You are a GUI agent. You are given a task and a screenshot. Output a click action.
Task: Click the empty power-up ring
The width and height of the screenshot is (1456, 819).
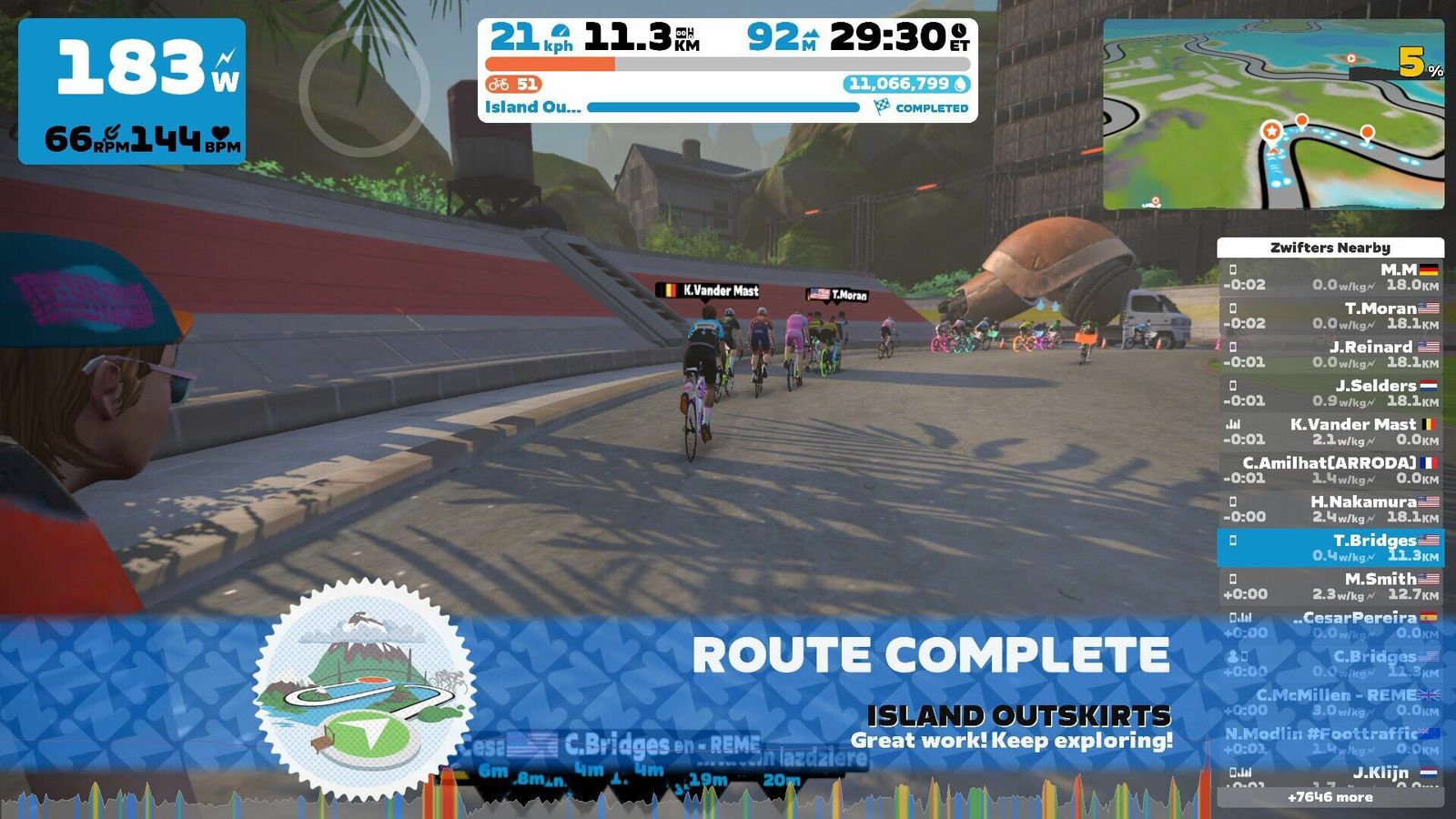coord(364,91)
